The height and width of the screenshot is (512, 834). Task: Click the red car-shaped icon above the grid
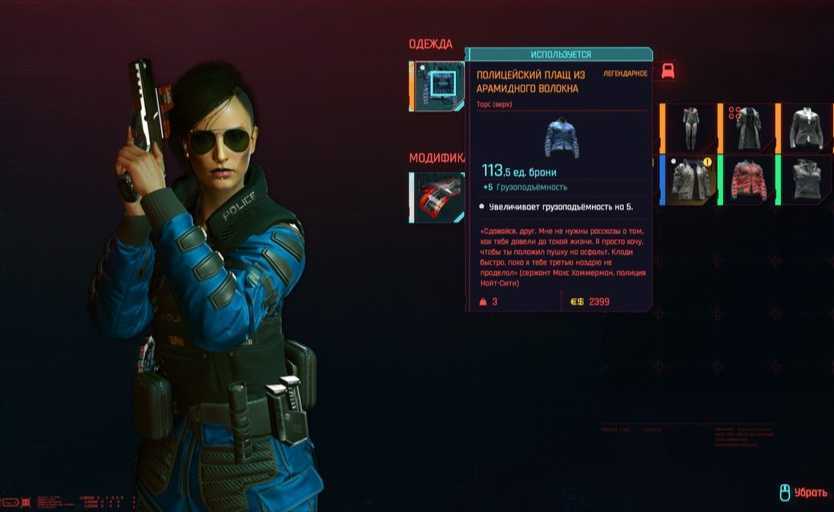(x=668, y=71)
